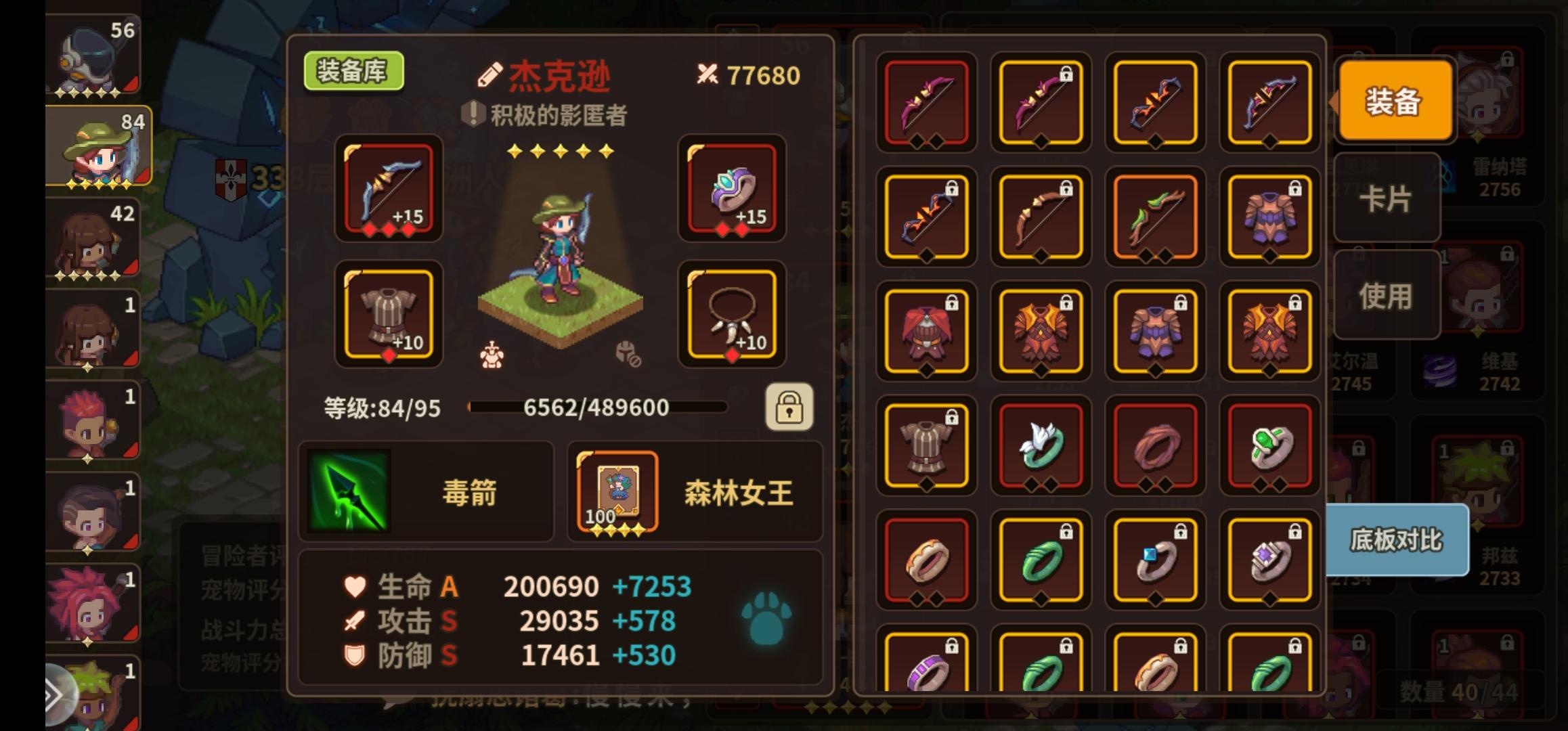Select the equipped +10 armor slot
This screenshot has width=1568, height=731.
click(388, 315)
